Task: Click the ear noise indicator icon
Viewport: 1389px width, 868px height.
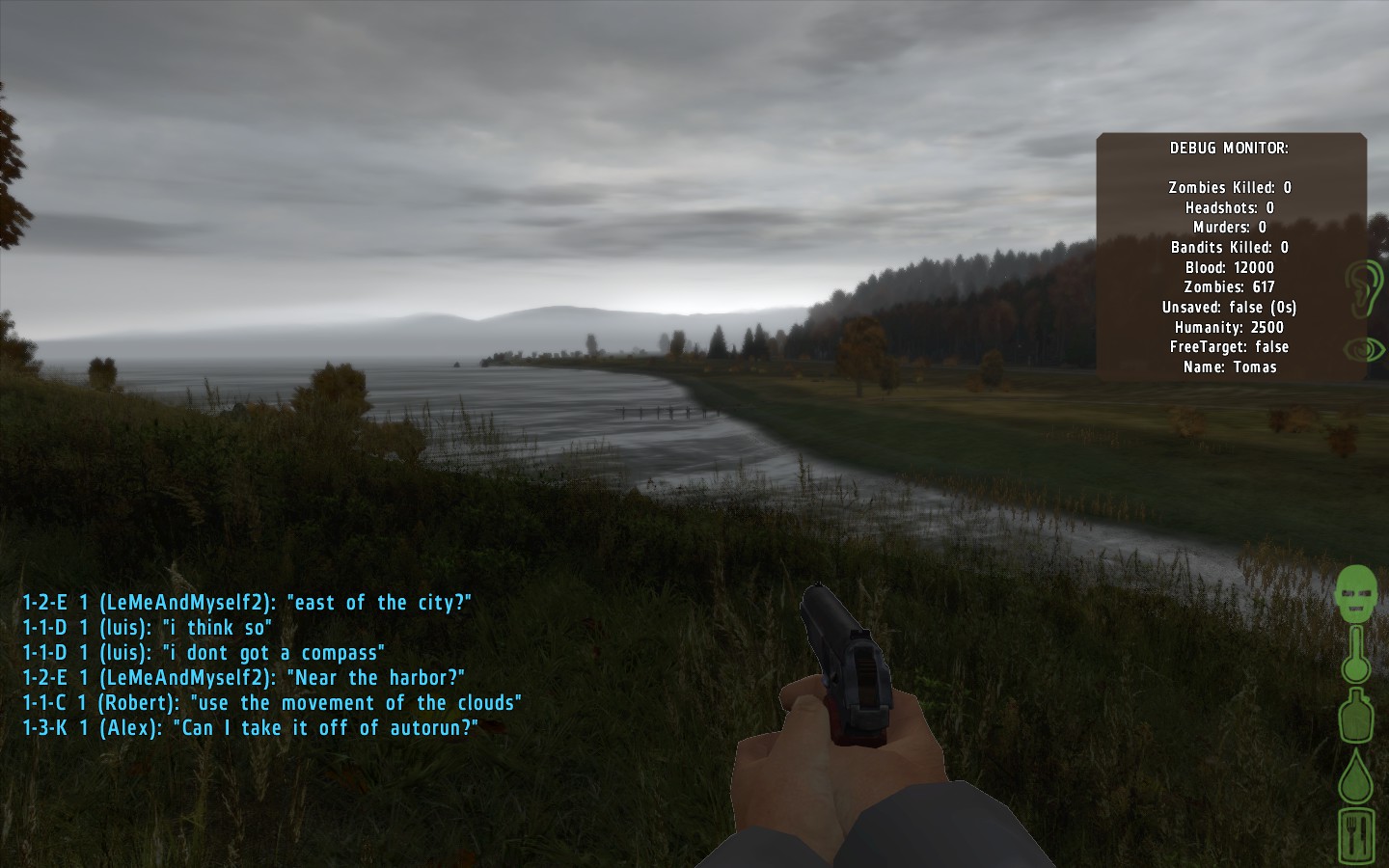Action: pyautogui.click(x=1365, y=286)
